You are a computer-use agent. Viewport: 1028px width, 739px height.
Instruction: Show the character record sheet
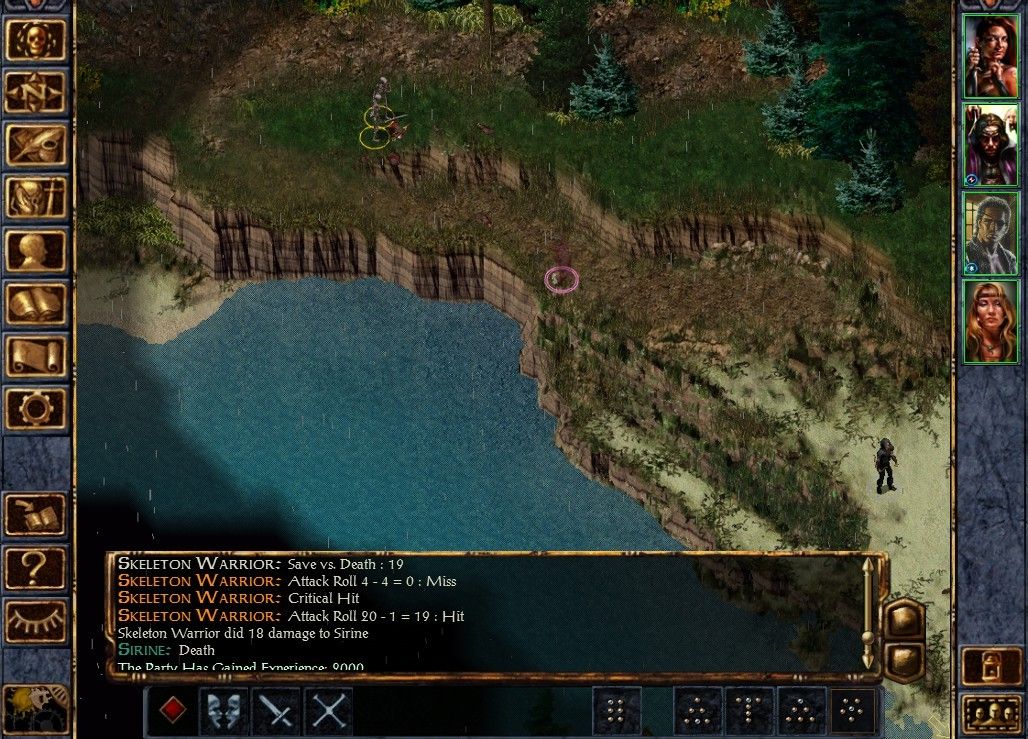[x=36, y=251]
